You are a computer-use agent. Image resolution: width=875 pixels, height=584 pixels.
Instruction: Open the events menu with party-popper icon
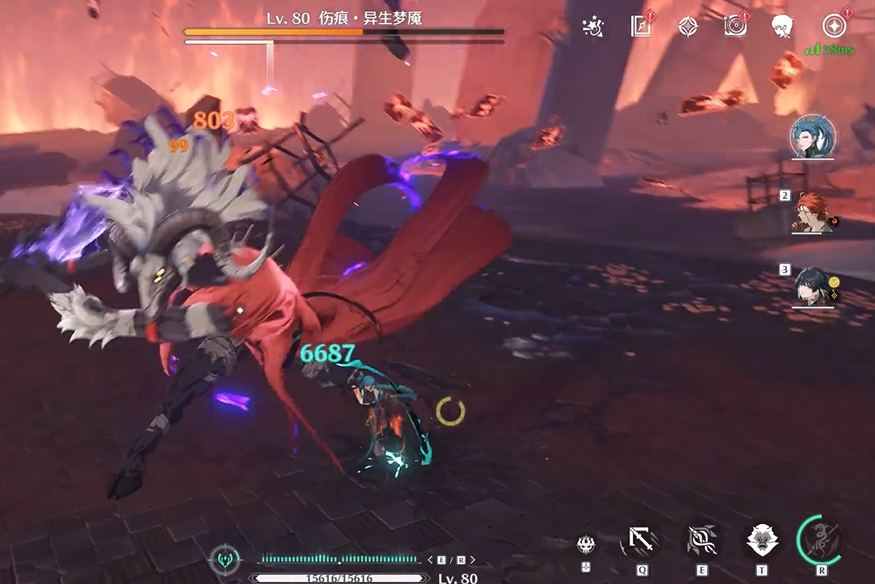click(x=593, y=27)
